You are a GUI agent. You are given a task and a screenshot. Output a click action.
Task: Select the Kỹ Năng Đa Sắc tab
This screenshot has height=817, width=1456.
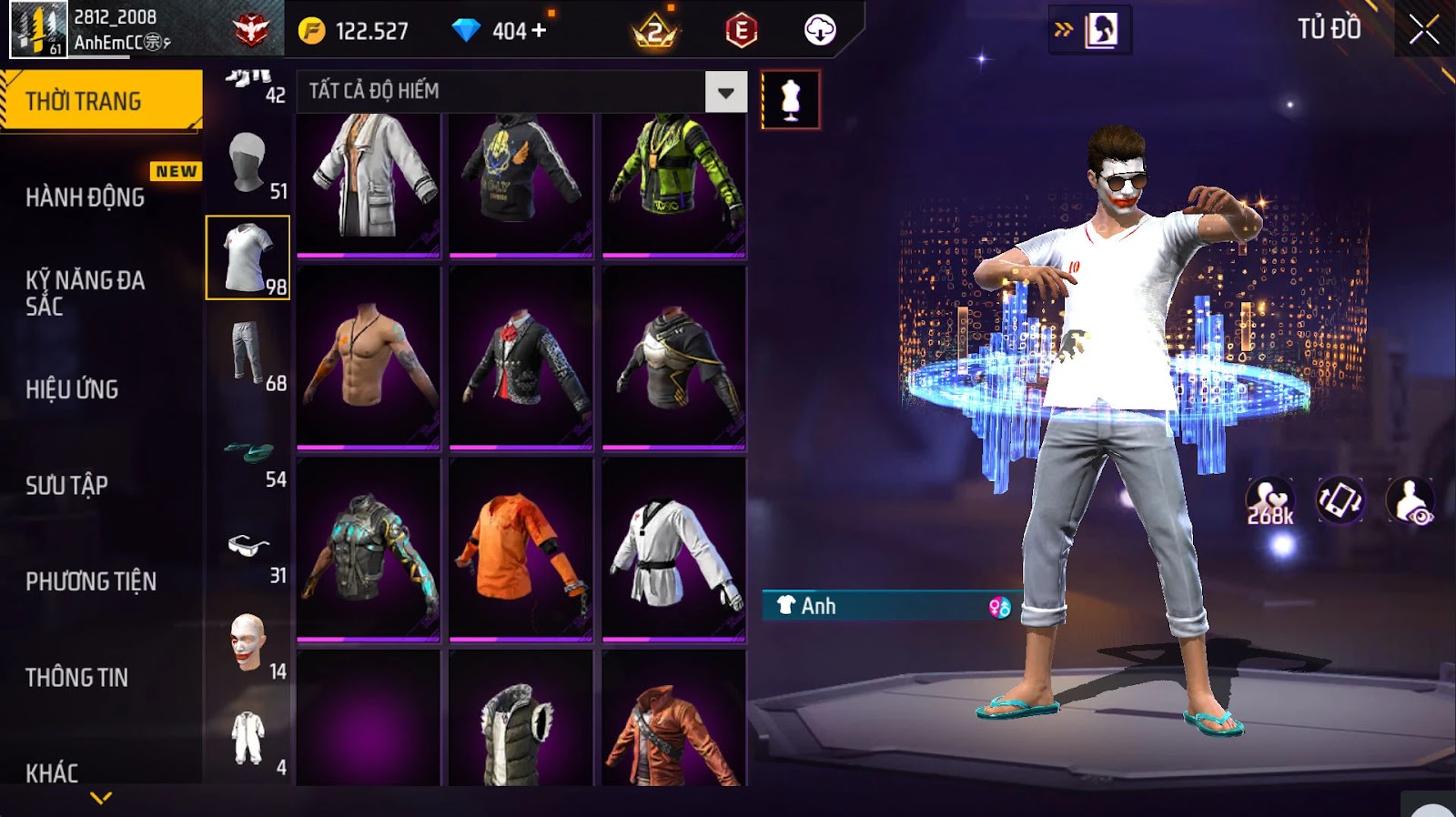click(x=86, y=293)
